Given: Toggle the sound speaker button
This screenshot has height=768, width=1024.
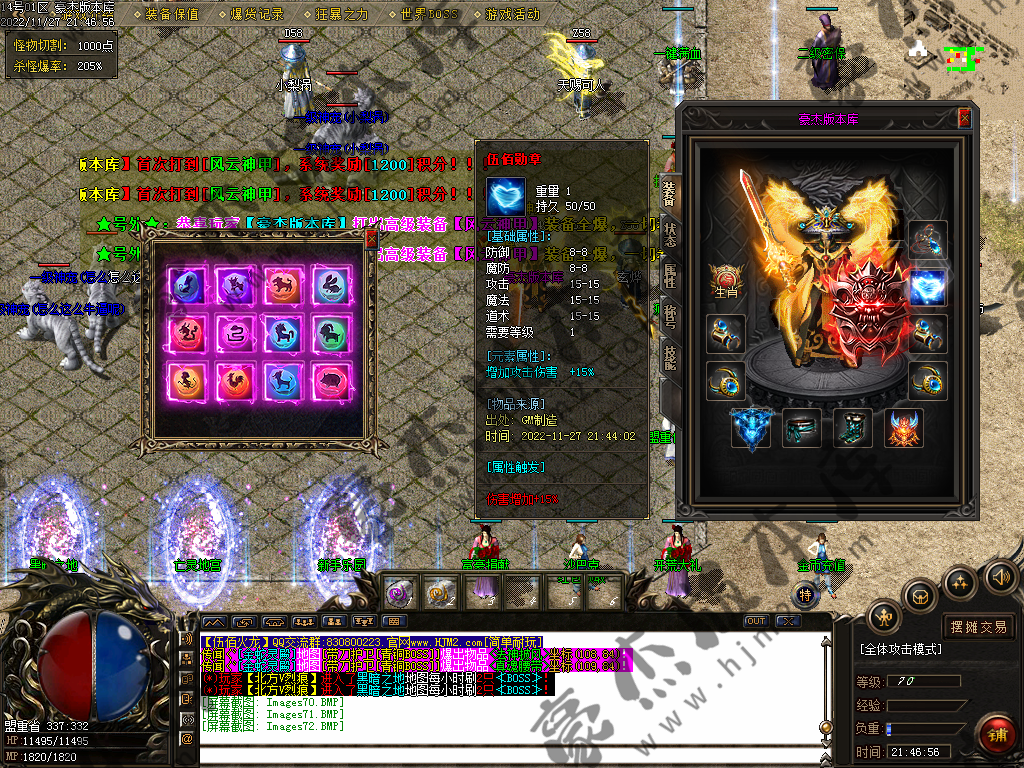Looking at the screenshot, I should click(x=1000, y=577).
